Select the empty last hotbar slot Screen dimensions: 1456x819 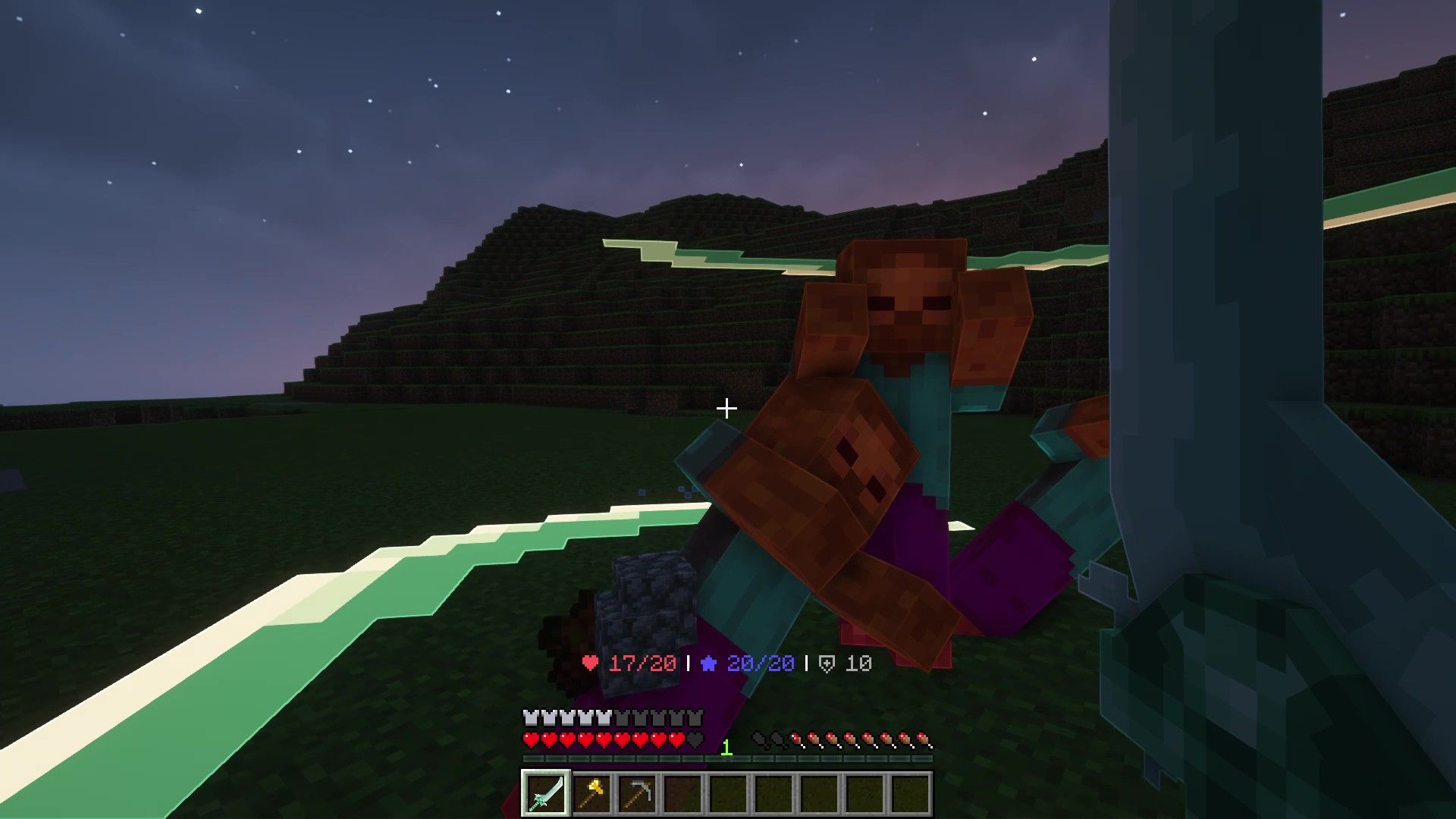[912, 794]
